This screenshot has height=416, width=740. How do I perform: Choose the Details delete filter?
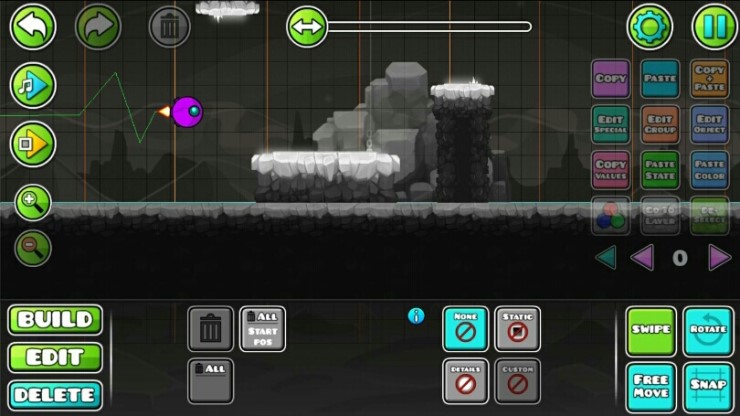[x=465, y=381]
